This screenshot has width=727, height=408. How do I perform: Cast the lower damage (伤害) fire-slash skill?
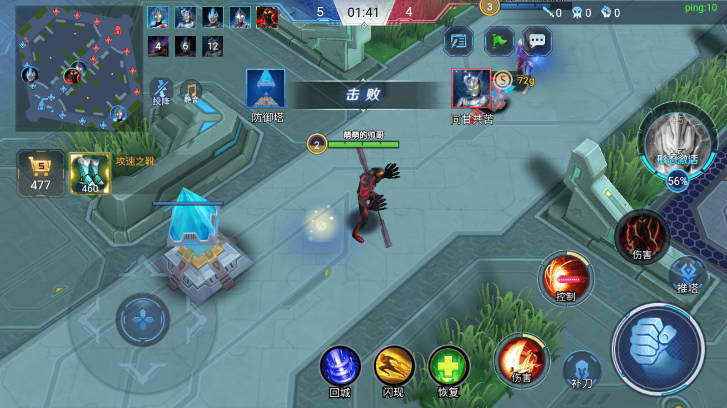(x=521, y=358)
